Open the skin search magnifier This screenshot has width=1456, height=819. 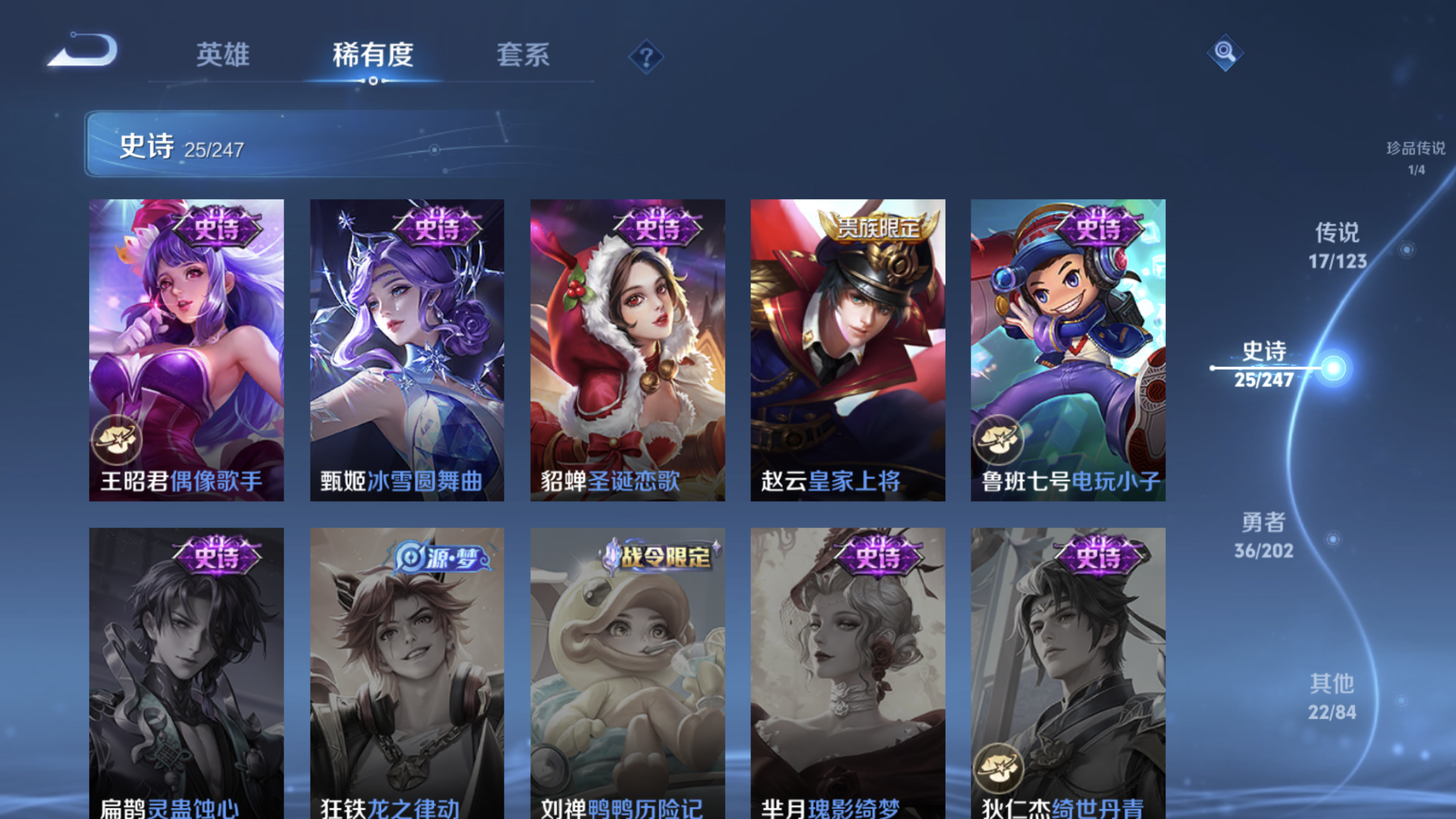coord(1225,52)
